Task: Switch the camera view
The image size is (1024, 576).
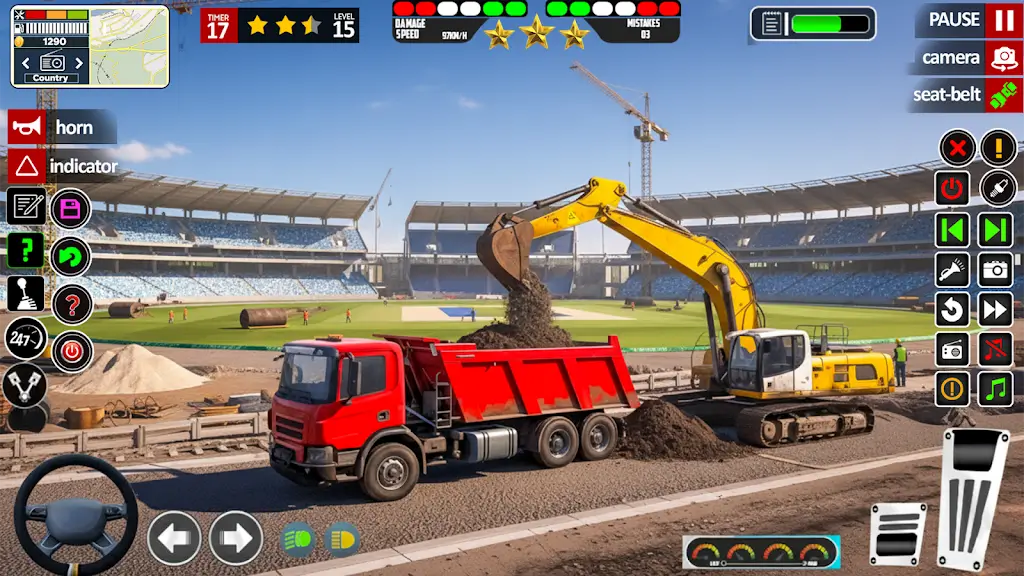Action: pyautogui.click(x=1003, y=58)
